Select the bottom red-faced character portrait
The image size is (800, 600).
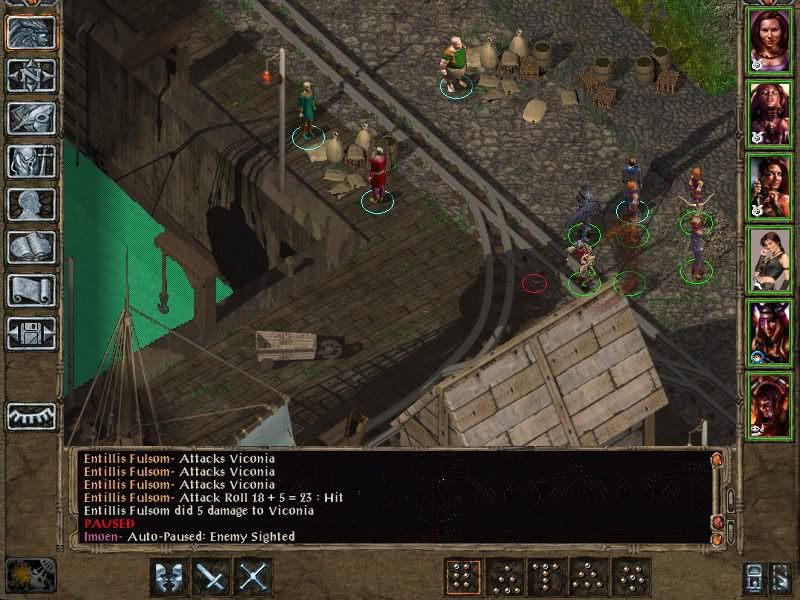771,404
